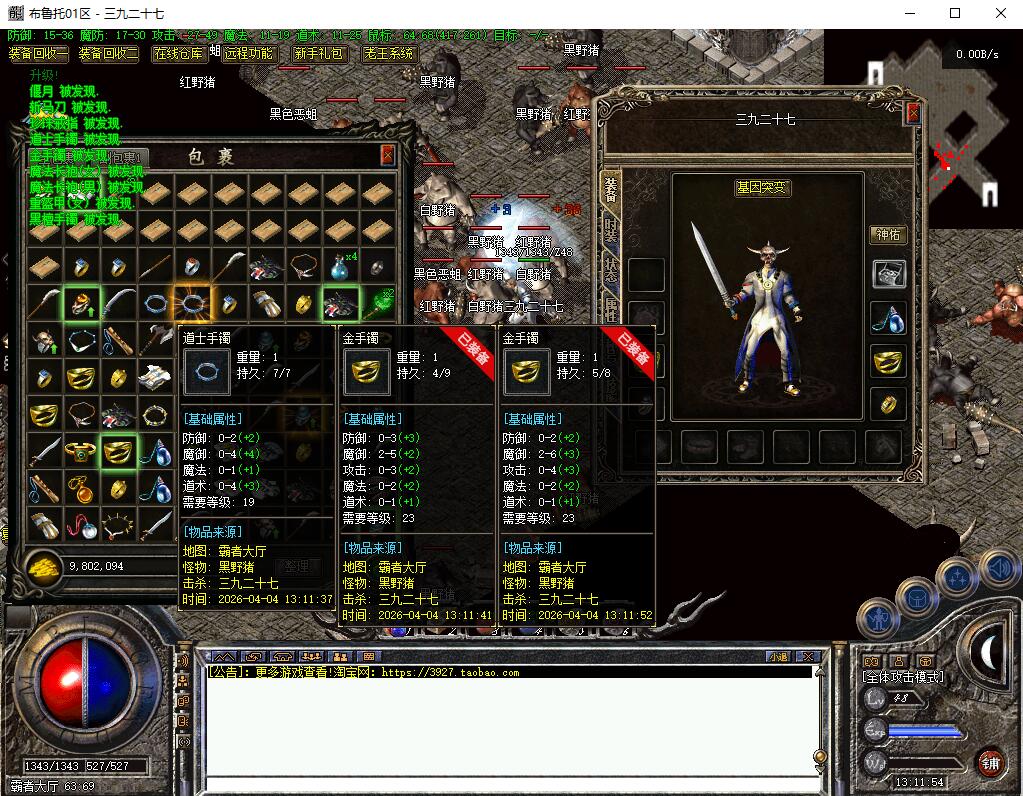The width and height of the screenshot is (1023, 796).
Task: Open the 远程功能 remote functions
Action: [x=248, y=54]
